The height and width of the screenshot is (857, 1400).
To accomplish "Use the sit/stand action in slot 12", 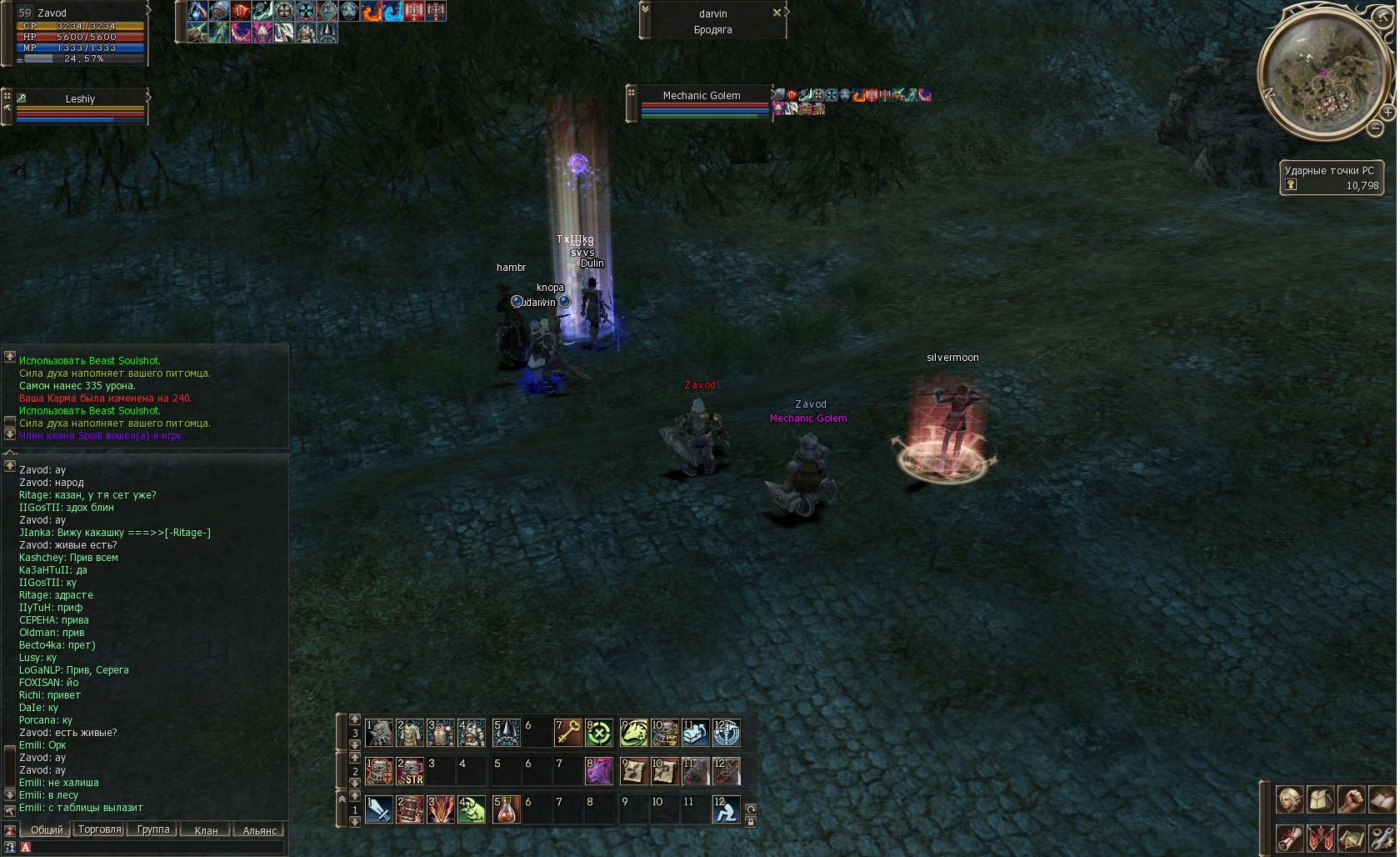I will click(726, 809).
